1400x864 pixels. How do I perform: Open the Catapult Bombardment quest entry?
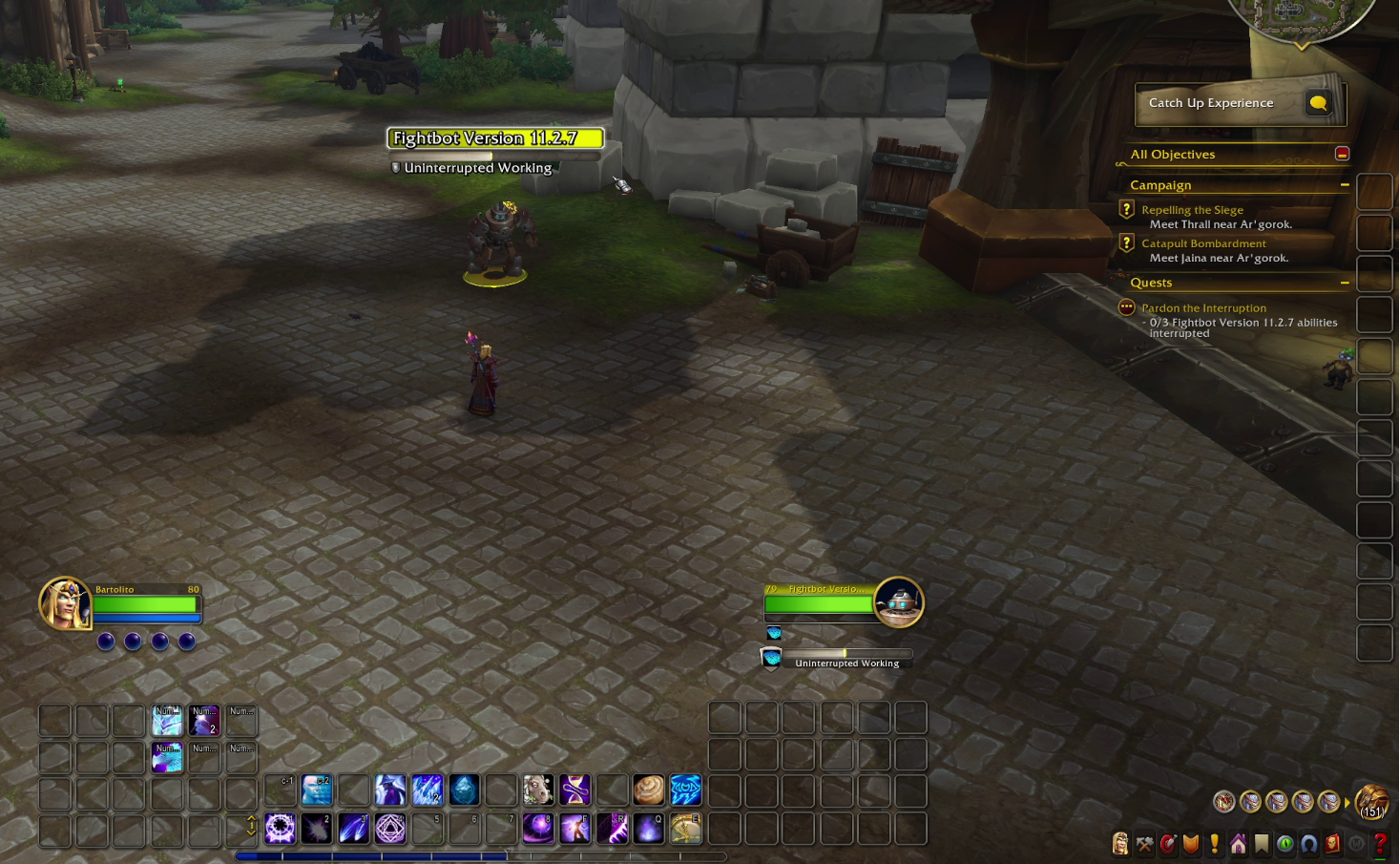coord(1203,243)
